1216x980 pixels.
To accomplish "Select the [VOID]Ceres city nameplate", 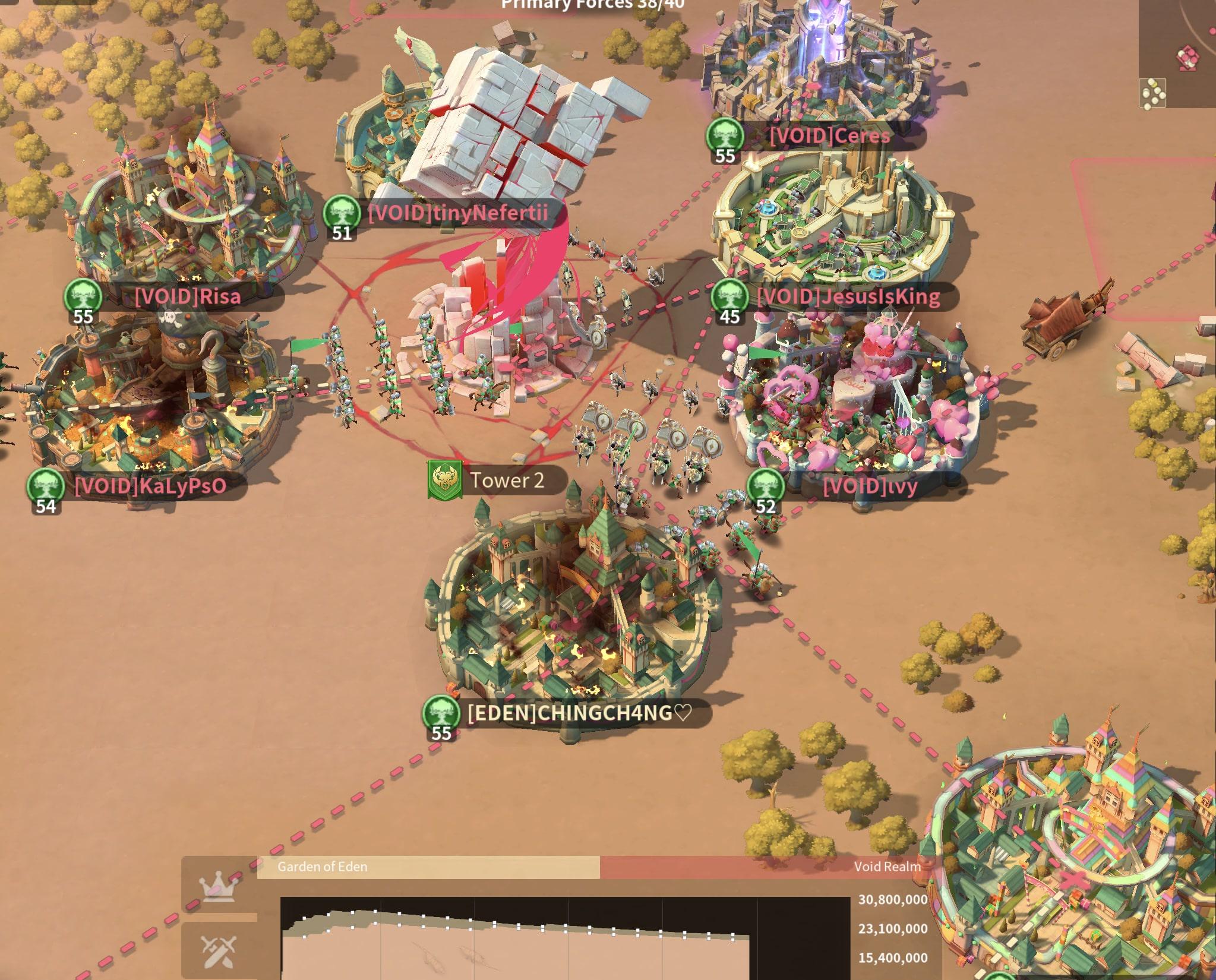I will point(829,136).
